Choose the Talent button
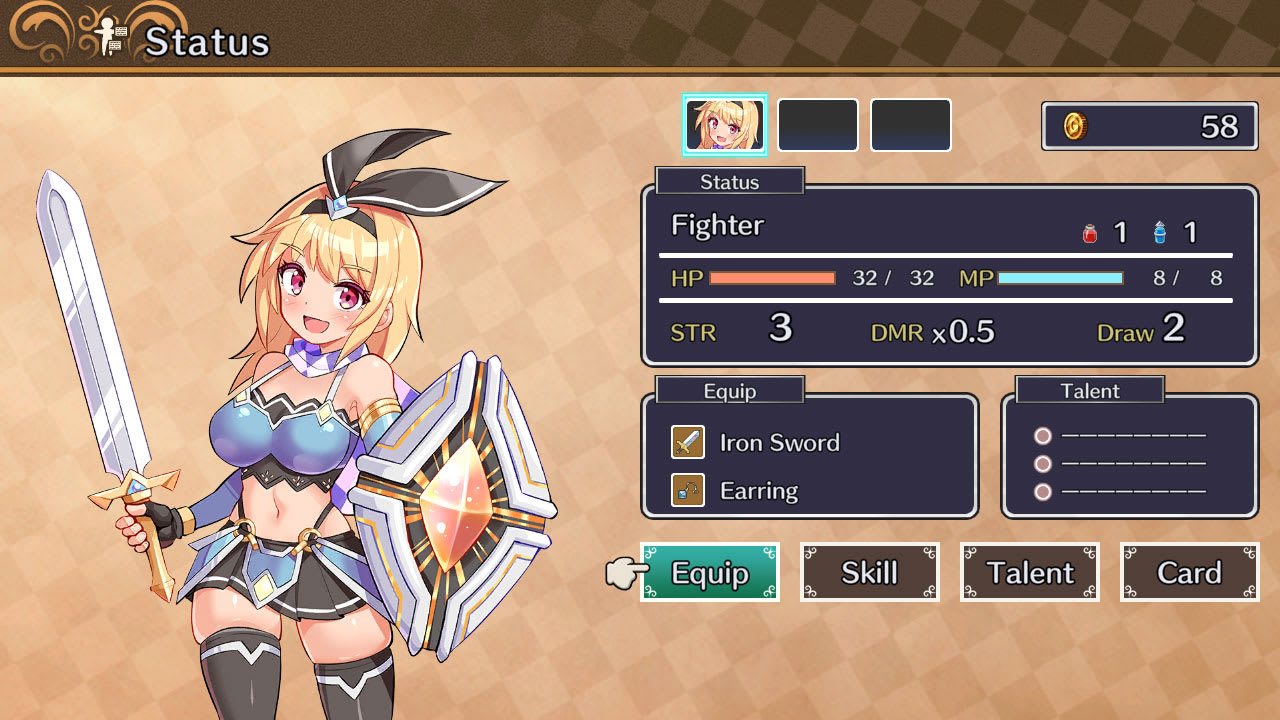 [x=1029, y=572]
